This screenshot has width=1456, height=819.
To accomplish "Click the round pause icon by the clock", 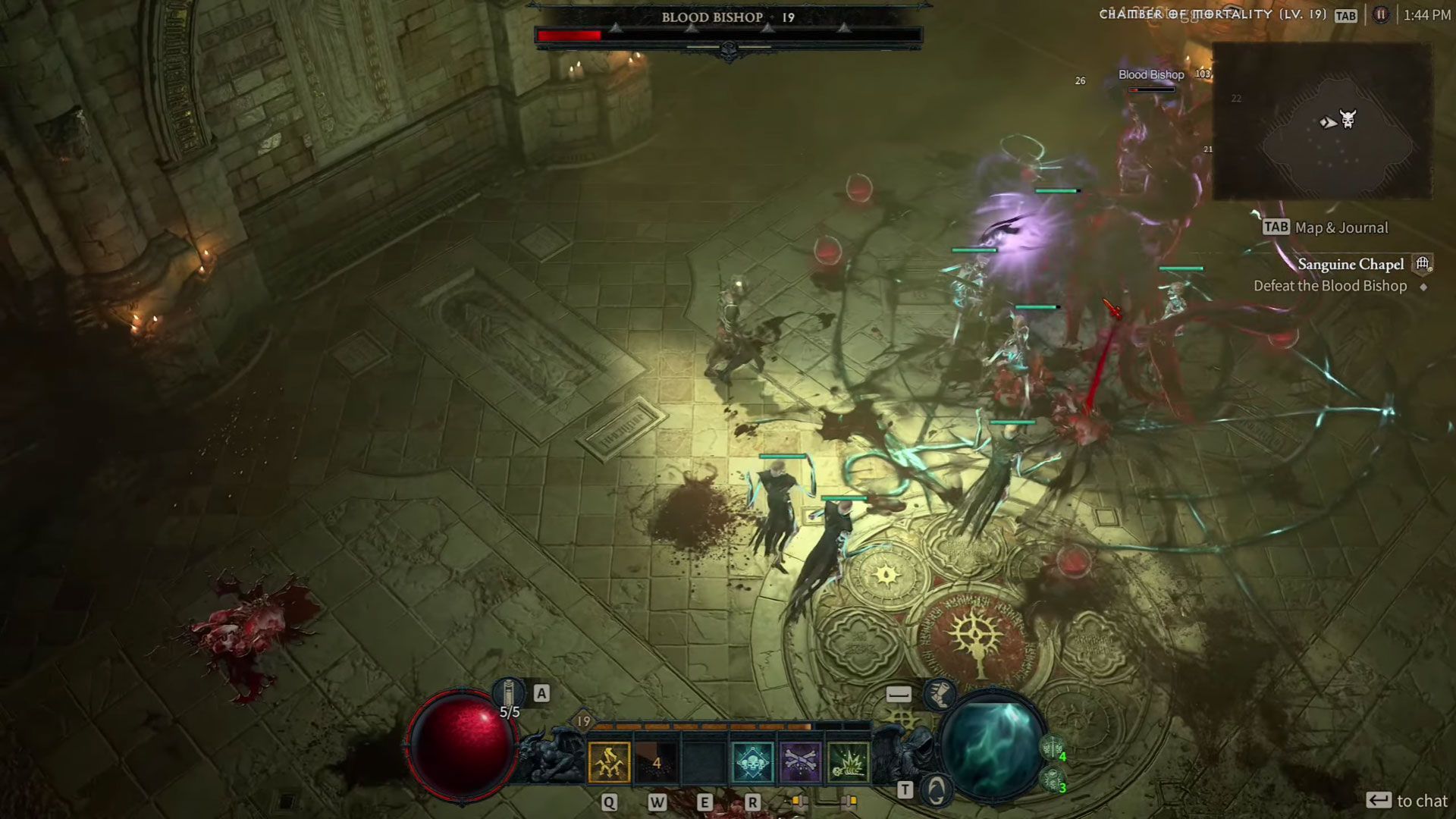I will (1381, 15).
